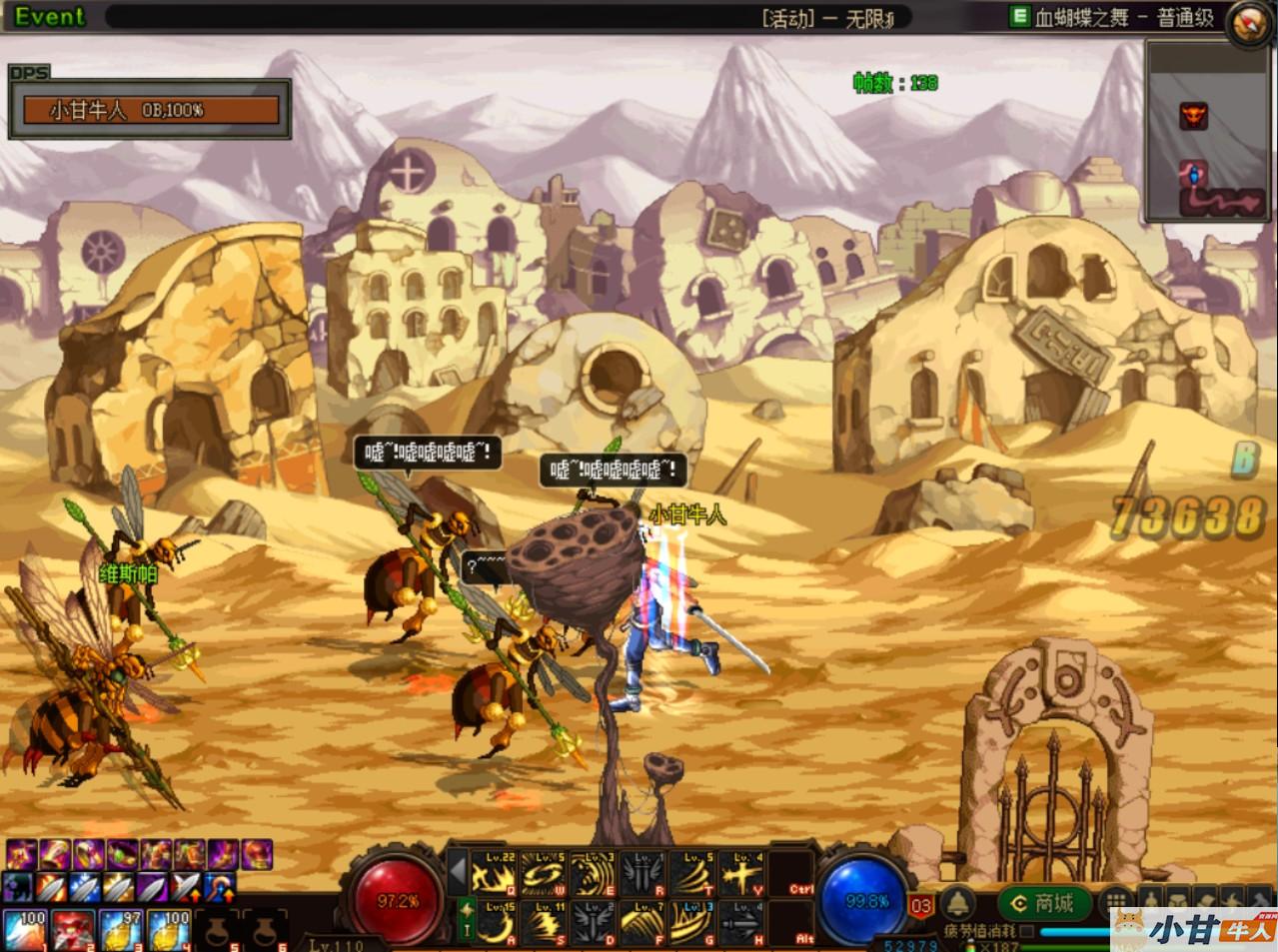
Task: Click the green skill-bar switch icon labeled I
Action: pos(466,920)
